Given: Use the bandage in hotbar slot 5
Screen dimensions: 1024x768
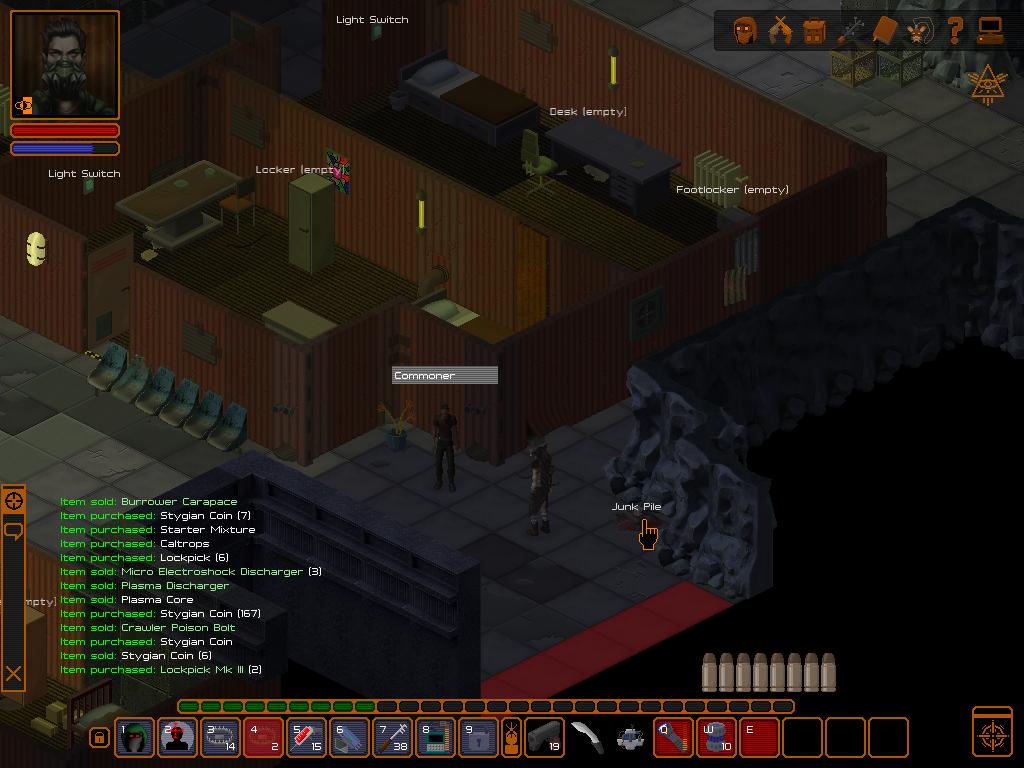Looking at the screenshot, I should 307,738.
